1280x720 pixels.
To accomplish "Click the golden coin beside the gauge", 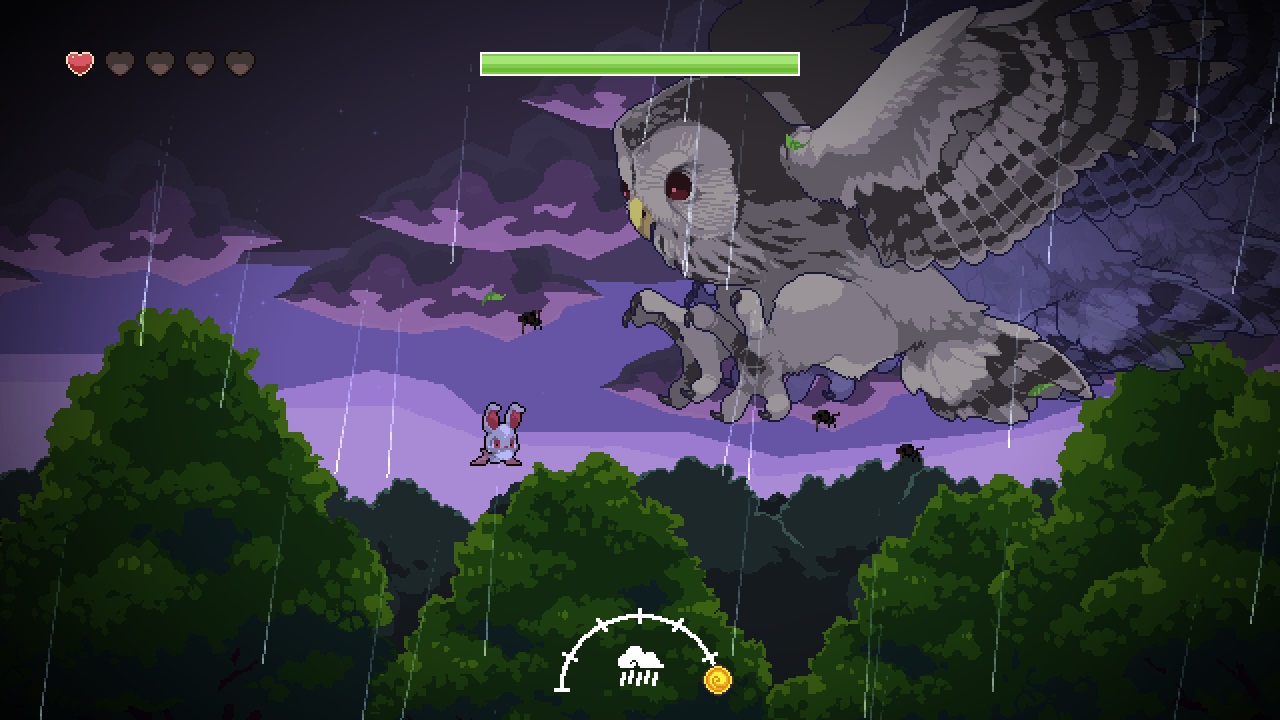I will pos(717,678).
